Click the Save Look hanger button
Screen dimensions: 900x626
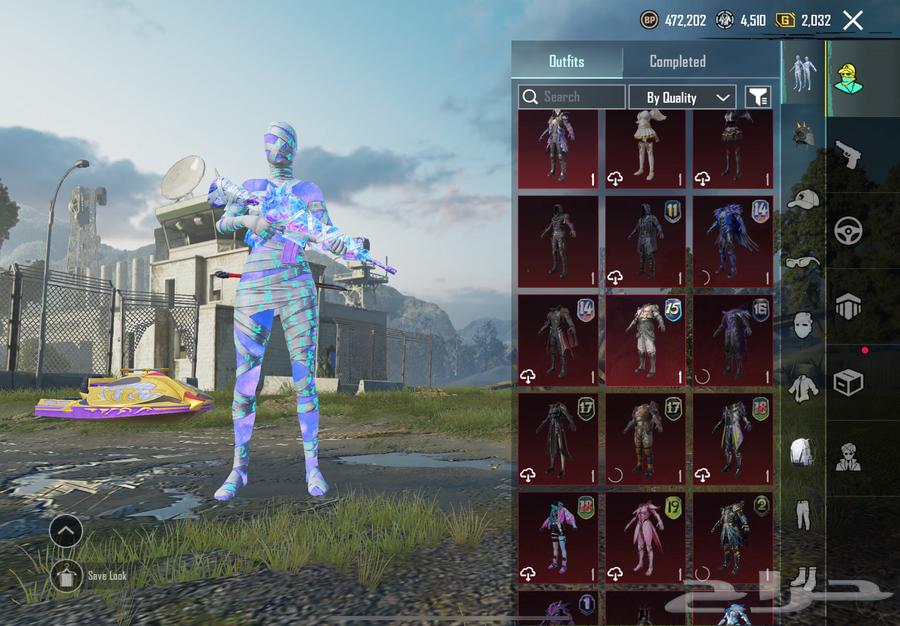pyautogui.click(x=66, y=576)
